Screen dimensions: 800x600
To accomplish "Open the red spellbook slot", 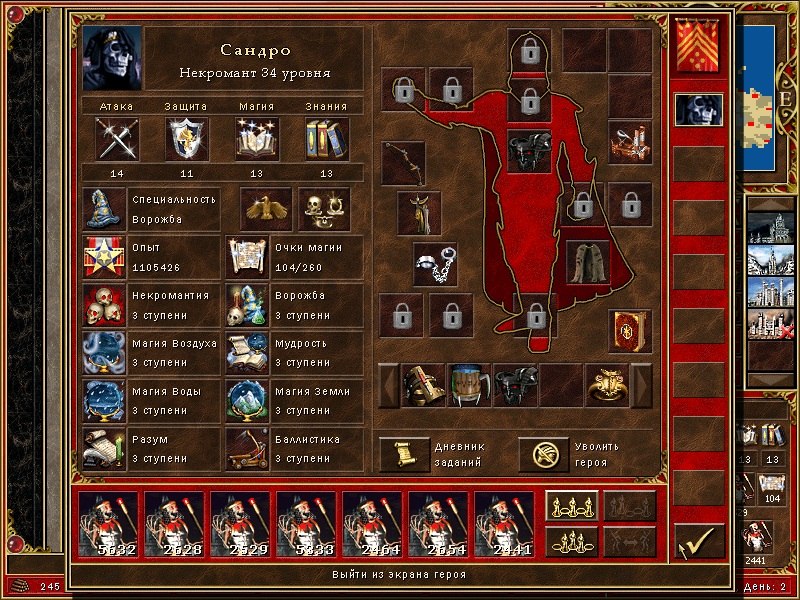I will pyautogui.click(x=630, y=328).
